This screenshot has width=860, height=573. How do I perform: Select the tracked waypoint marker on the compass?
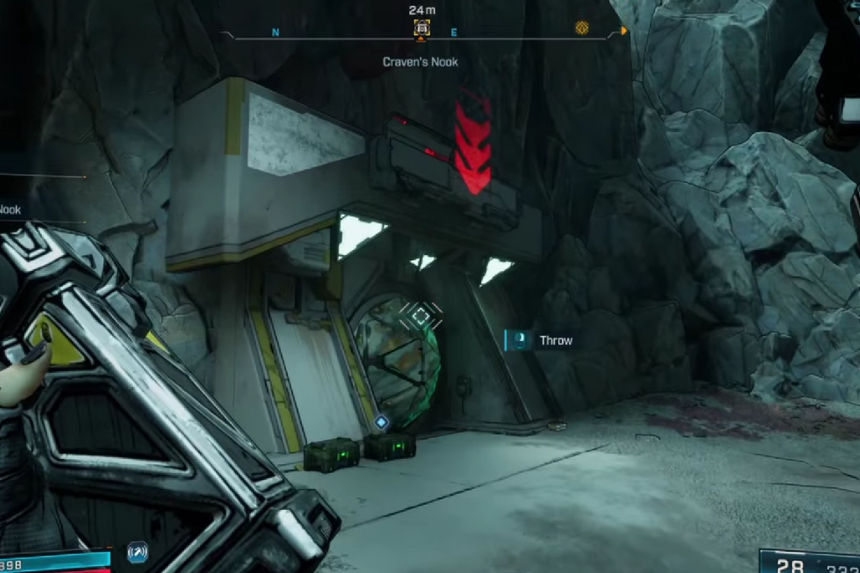coord(422,29)
